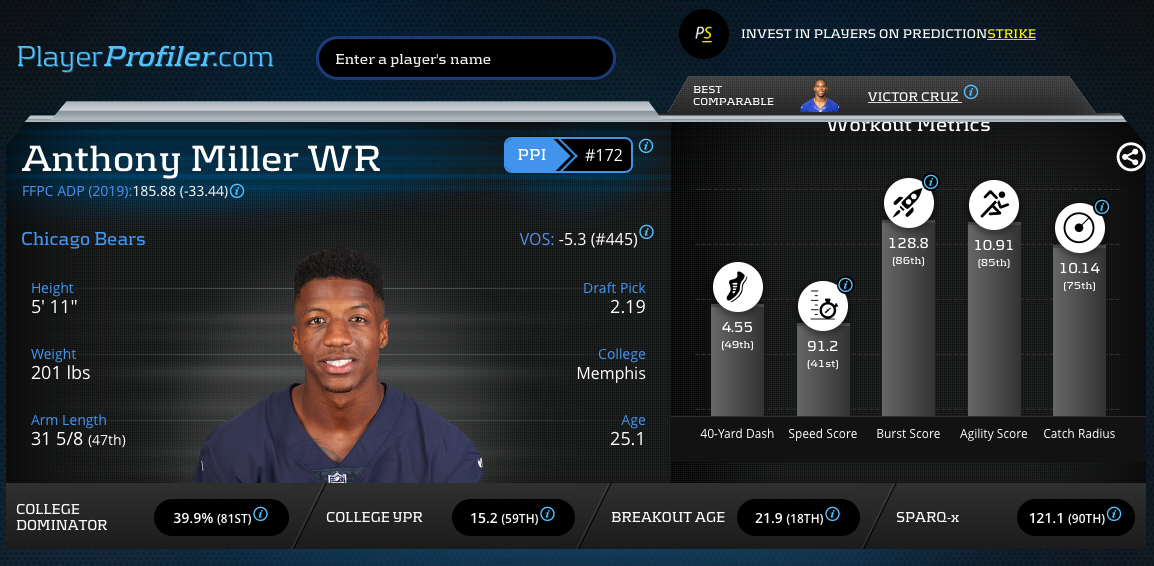Open the PredictionStrike link
Screen dimensions: 1154x566
(1011, 34)
